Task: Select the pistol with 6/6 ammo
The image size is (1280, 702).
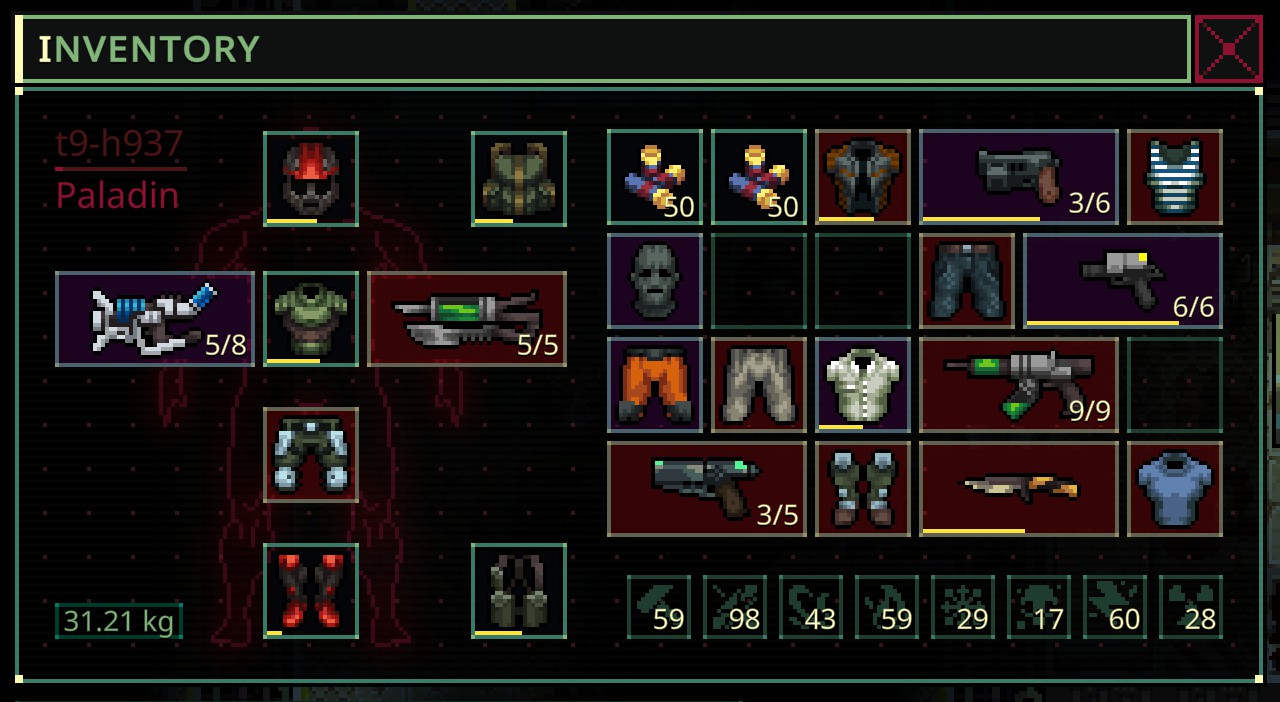Action: click(1122, 281)
